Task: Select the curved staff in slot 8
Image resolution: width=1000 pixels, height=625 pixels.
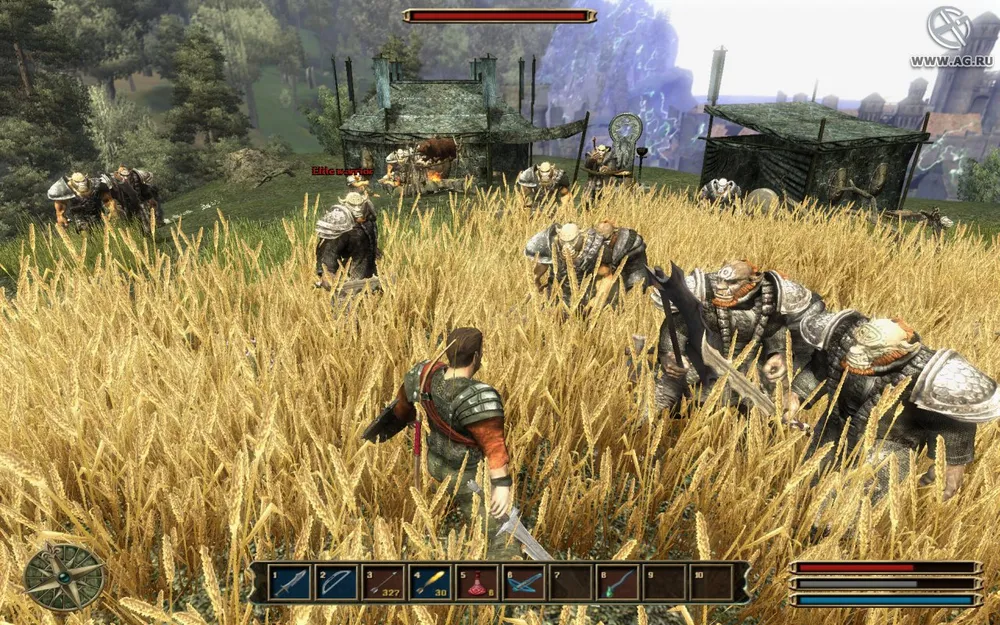Action: (x=619, y=582)
